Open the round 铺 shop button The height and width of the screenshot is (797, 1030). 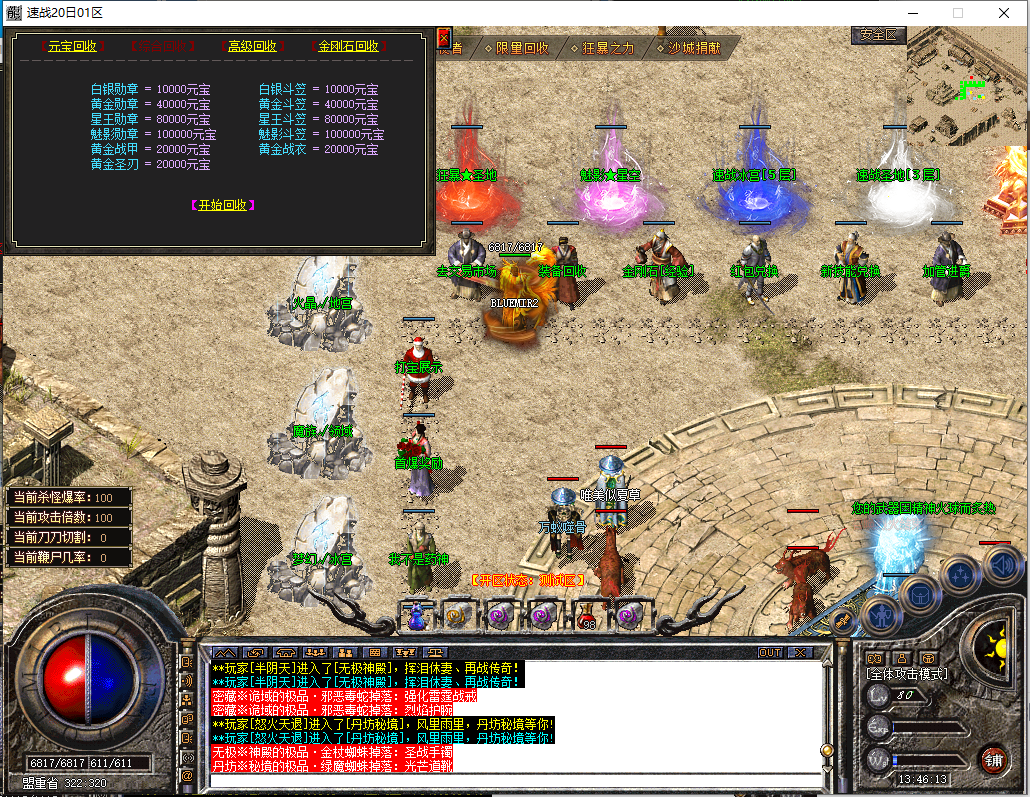coord(993,758)
